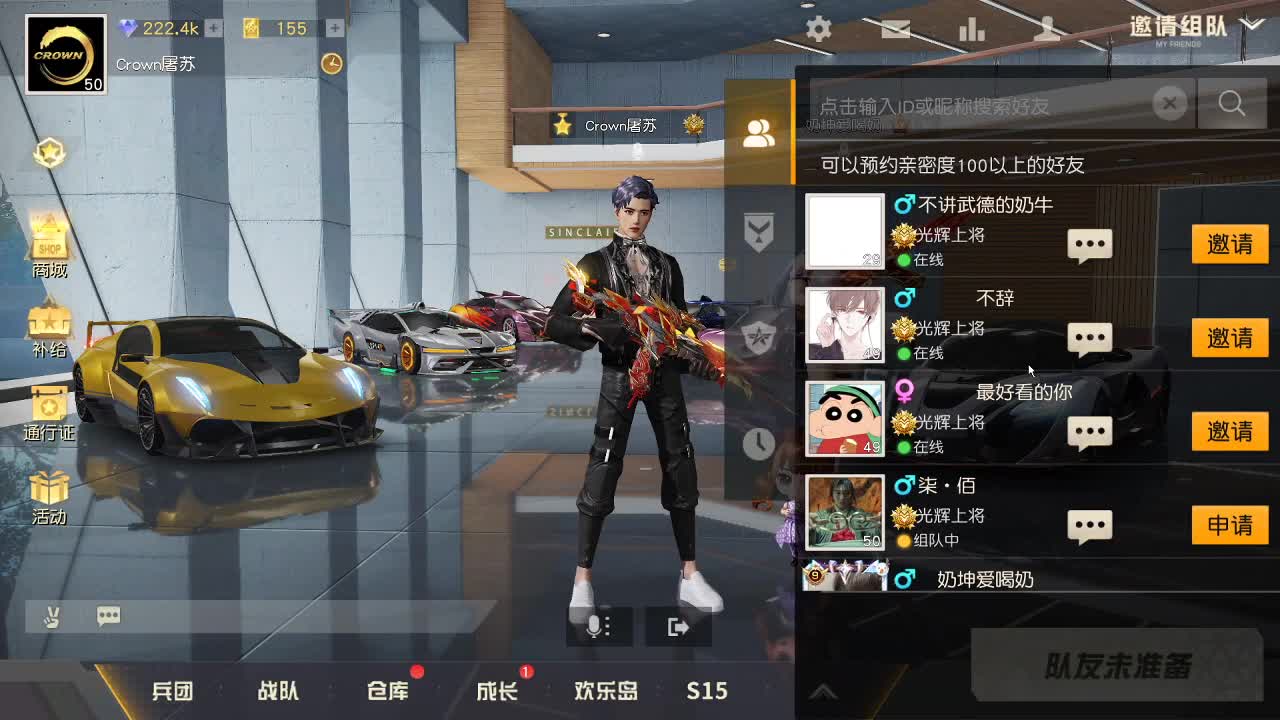The image size is (1280, 720).
Task: Open the 补给 supply icon
Action: 50,322
